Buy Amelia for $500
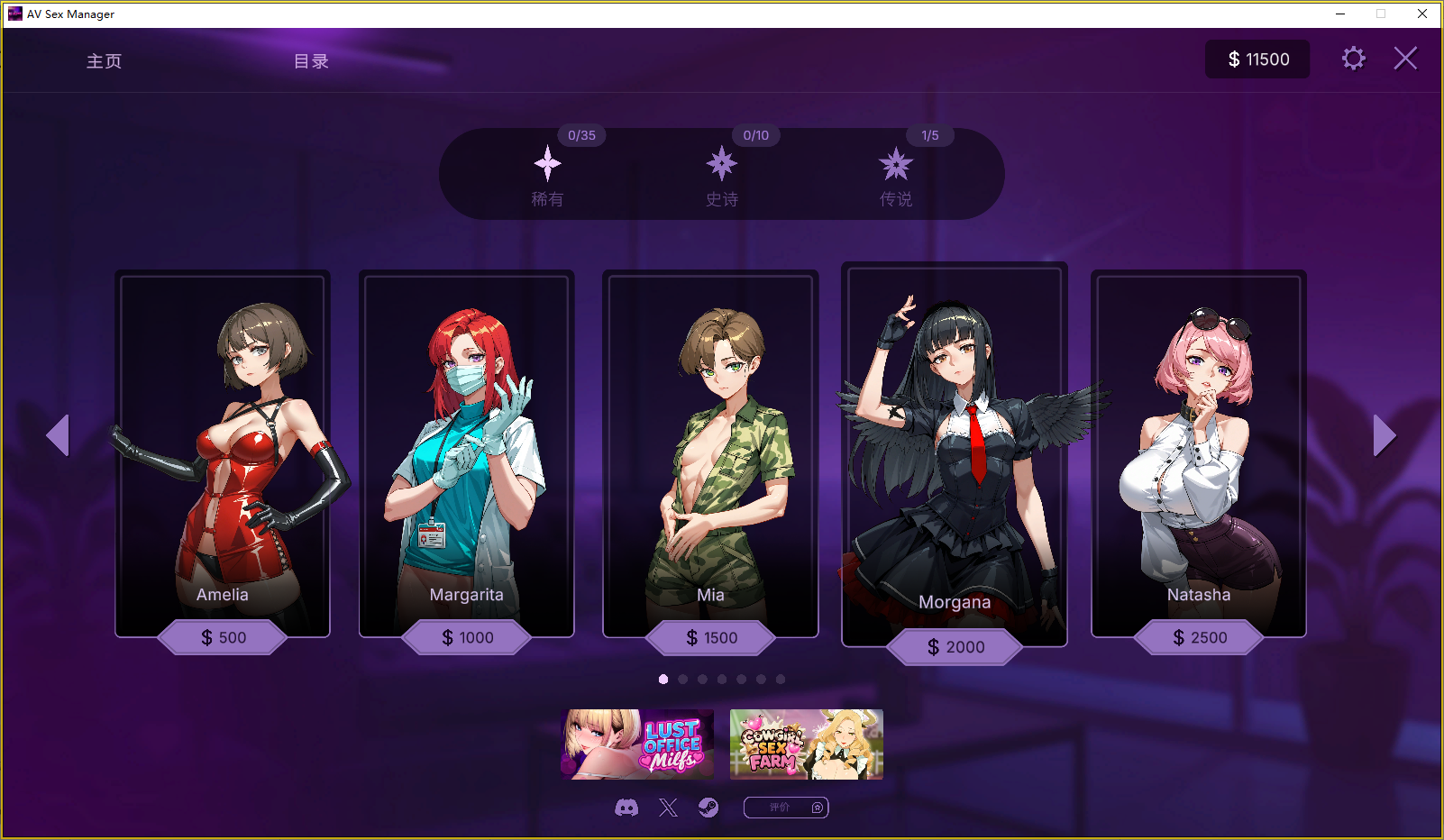The width and height of the screenshot is (1444, 840). click(223, 637)
